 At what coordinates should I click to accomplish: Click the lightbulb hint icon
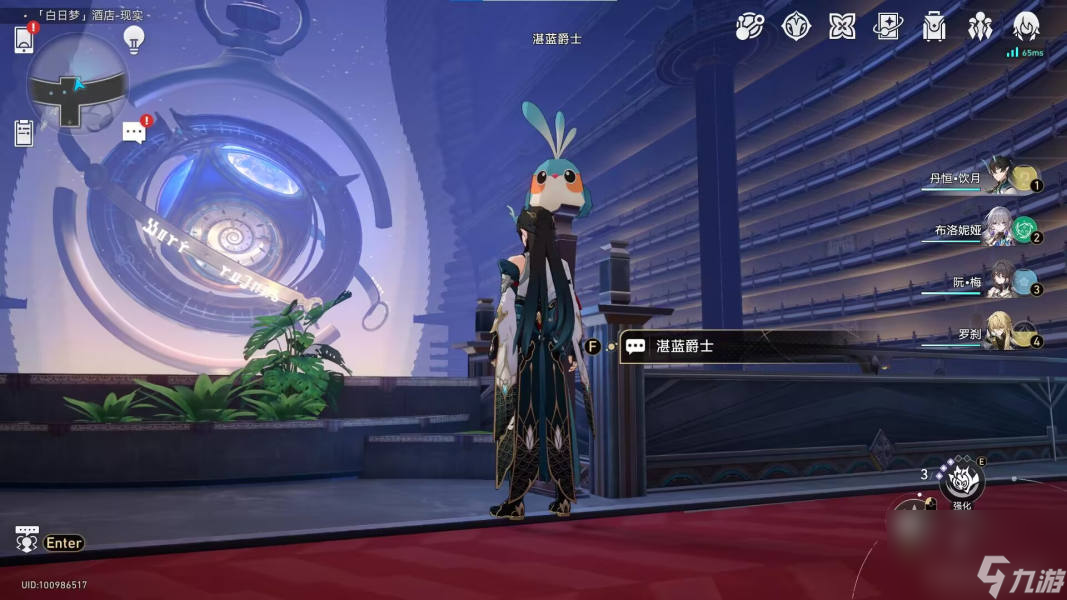point(133,39)
